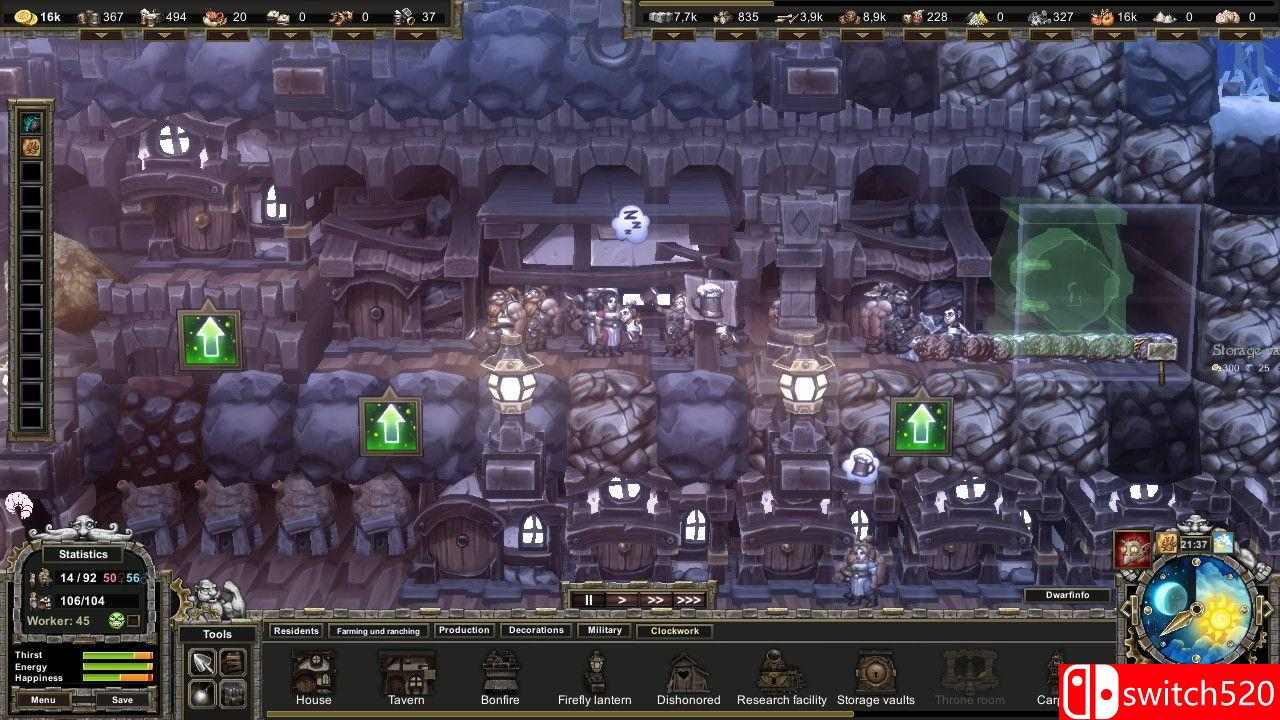Select the dig tool in the Tools panel
Image resolution: width=1280 pixels, height=720 pixels.
pyautogui.click(x=203, y=660)
